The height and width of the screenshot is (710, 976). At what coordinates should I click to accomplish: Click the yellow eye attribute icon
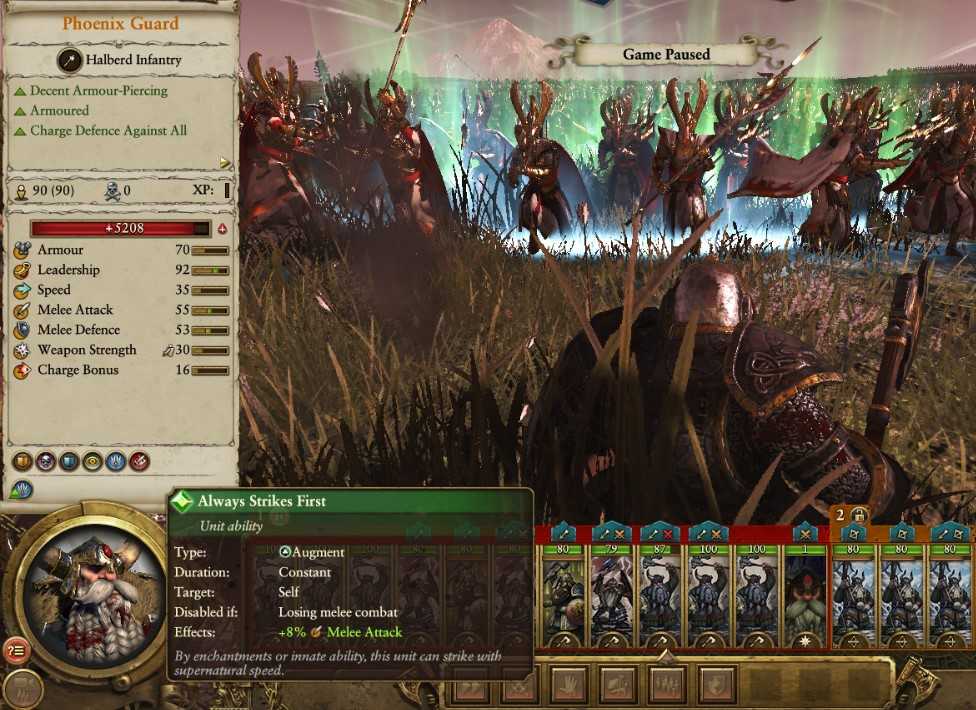tap(93, 461)
